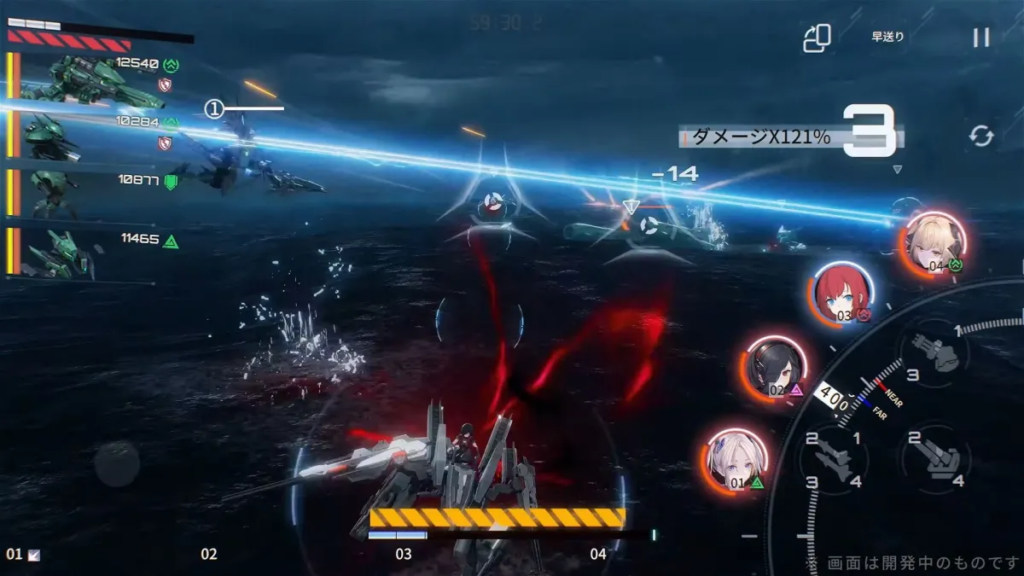Select the red-haired pilot portrait 03

841,294
